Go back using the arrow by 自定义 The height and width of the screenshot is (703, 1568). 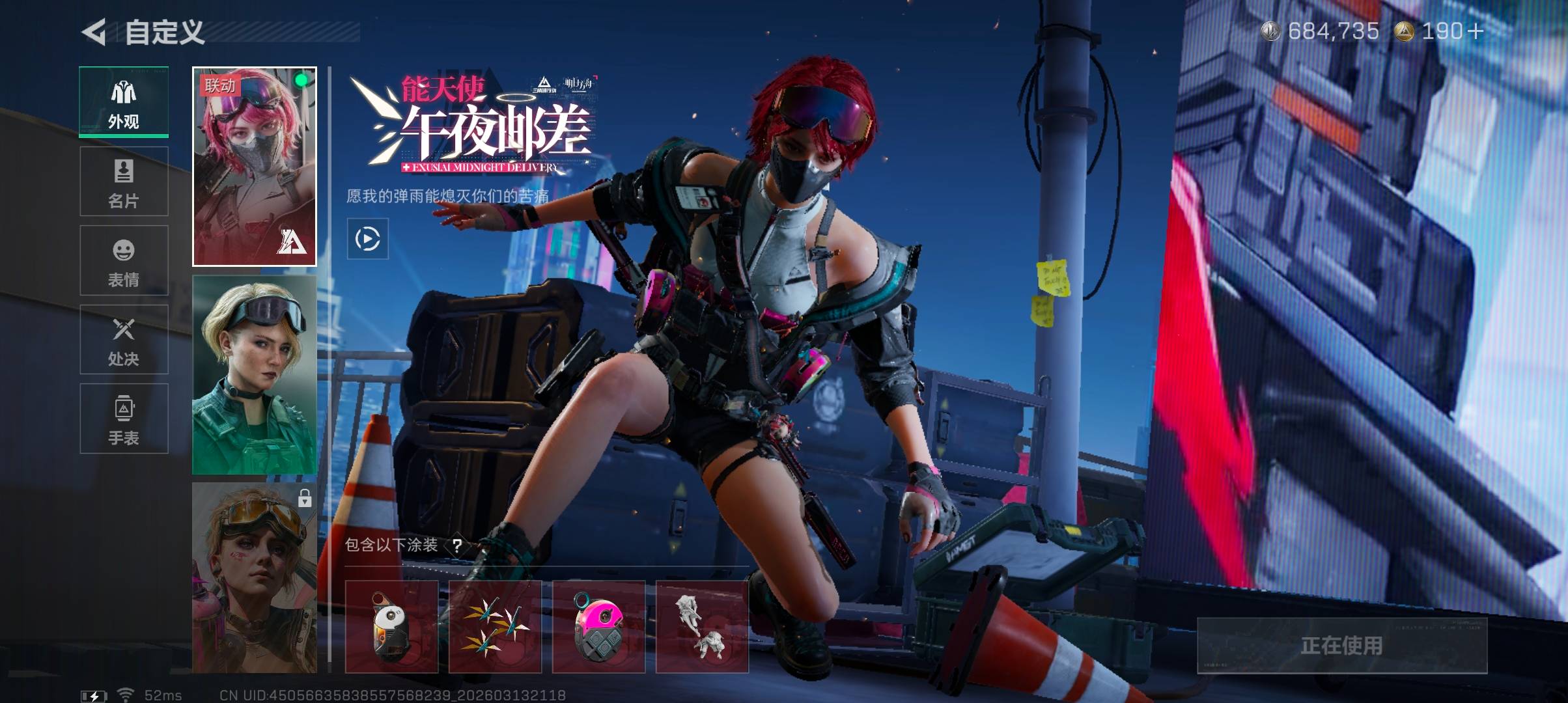pyautogui.click(x=94, y=32)
